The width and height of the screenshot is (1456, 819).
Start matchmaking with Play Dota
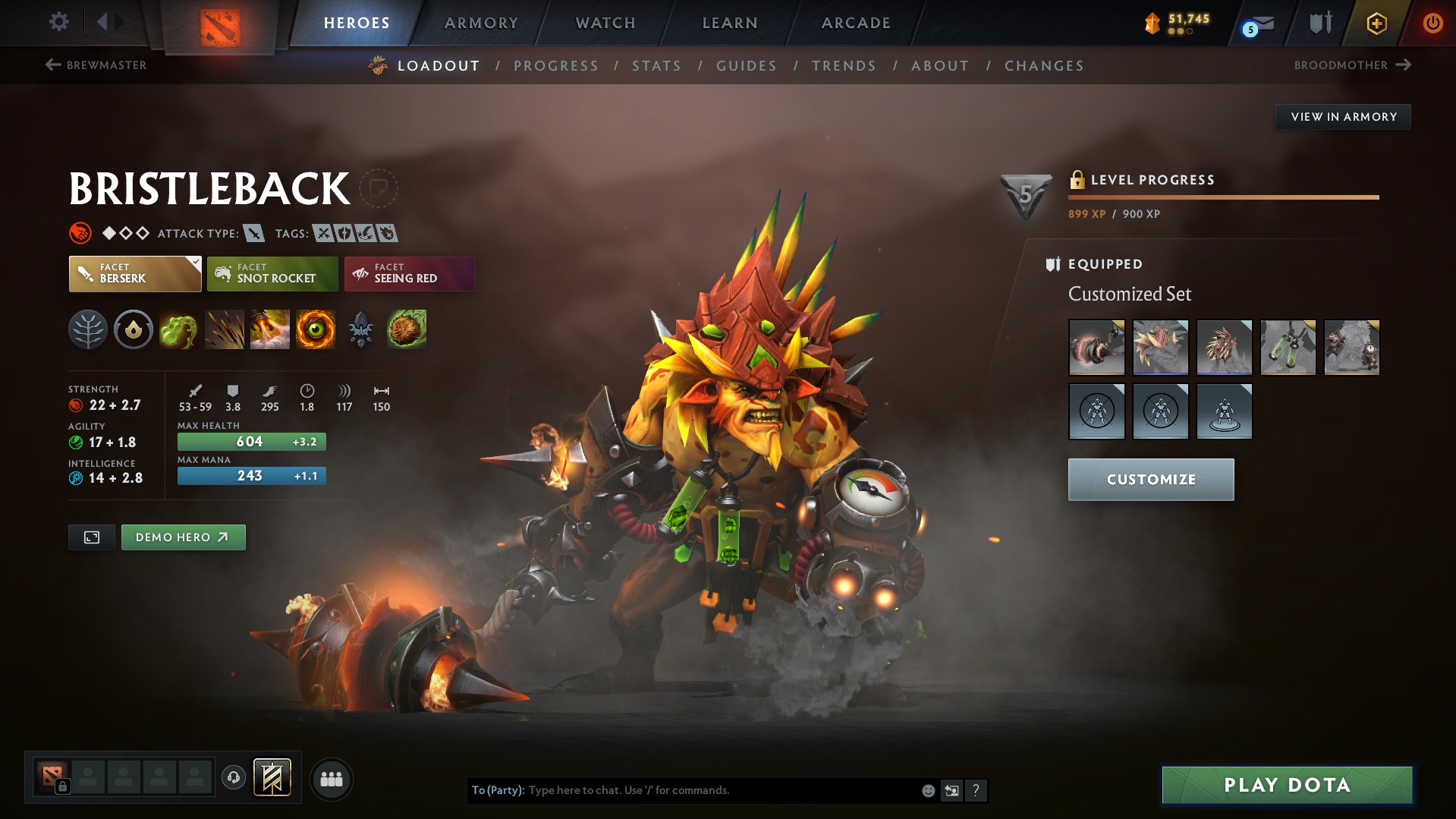(1287, 785)
